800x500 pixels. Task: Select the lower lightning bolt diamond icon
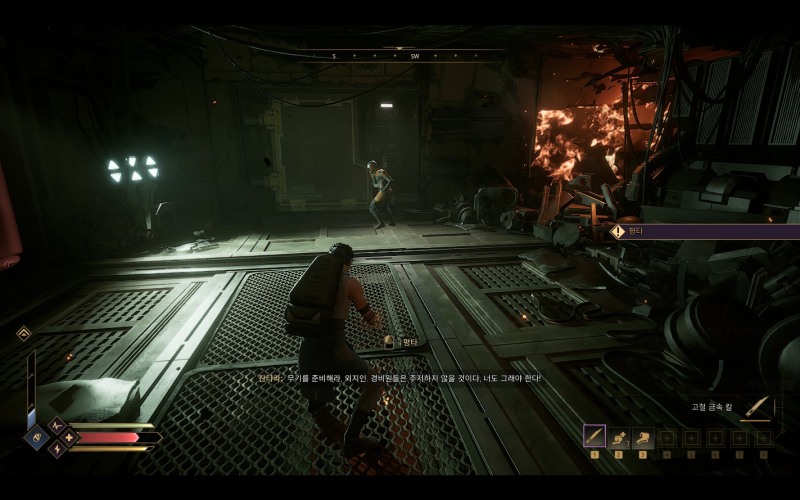pos(56,450)
